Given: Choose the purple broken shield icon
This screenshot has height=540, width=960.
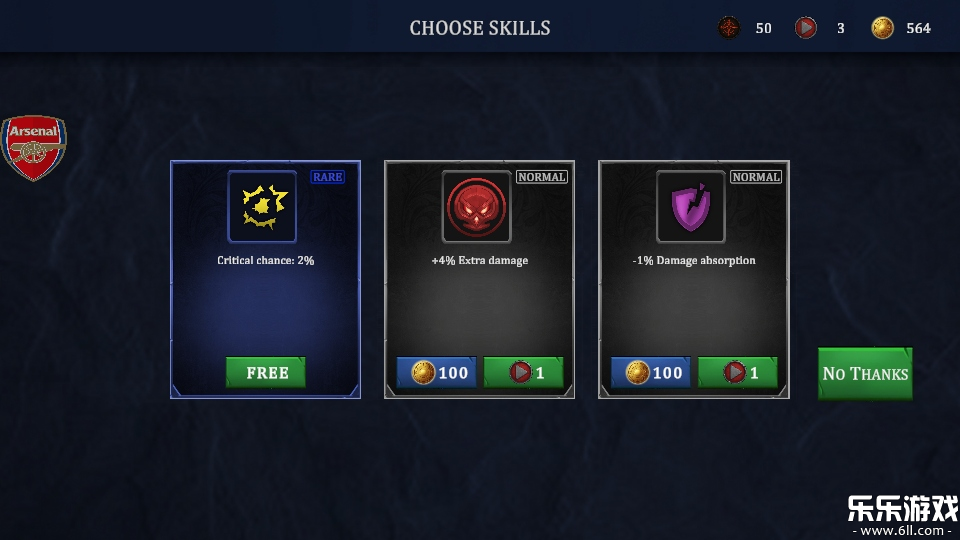Looking at the screenshot, I should click(690, 207).
